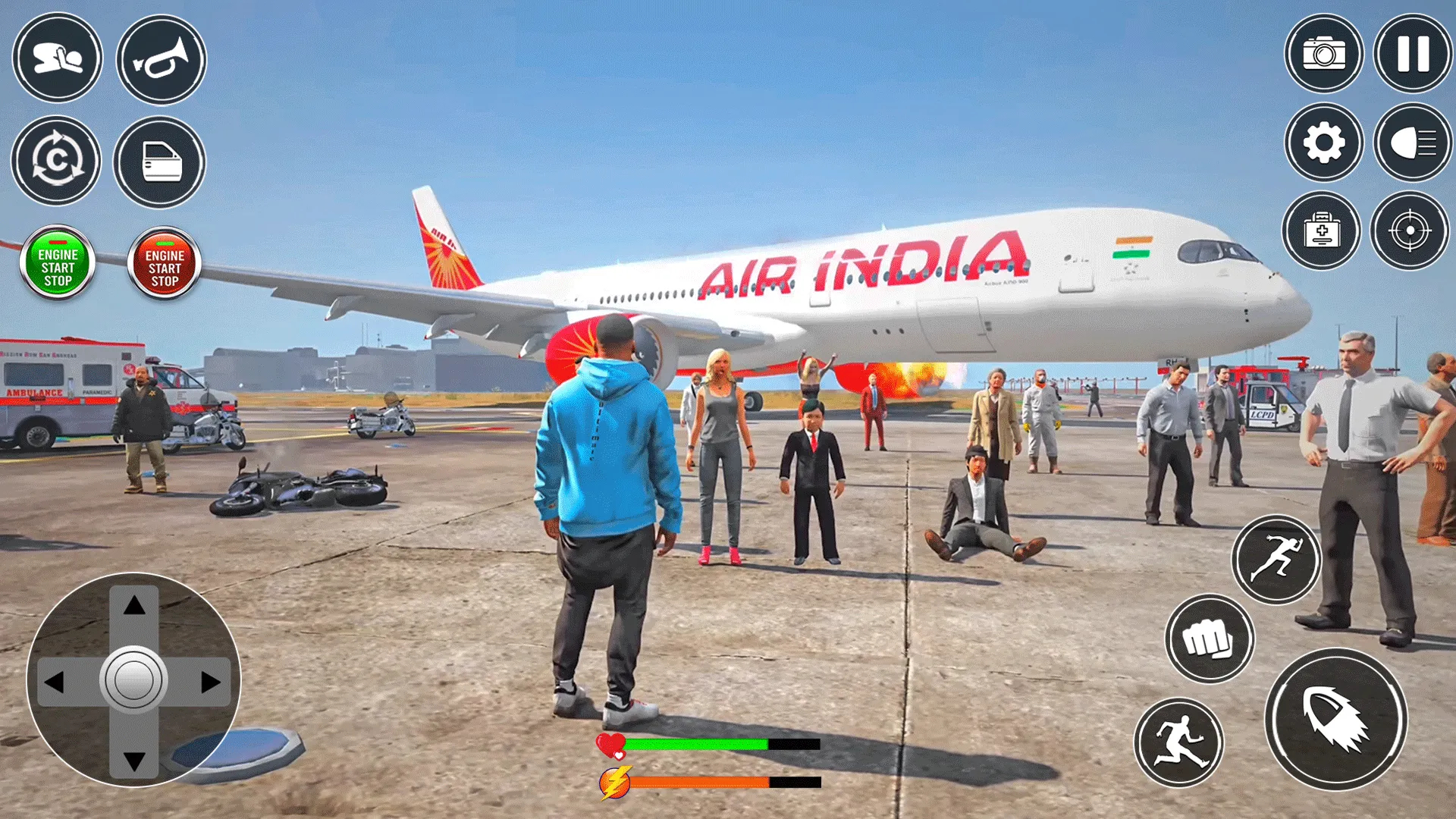Tap the down arrow on movement pad
Viewport: 1456px width, 819px height.
coord(133,758)
